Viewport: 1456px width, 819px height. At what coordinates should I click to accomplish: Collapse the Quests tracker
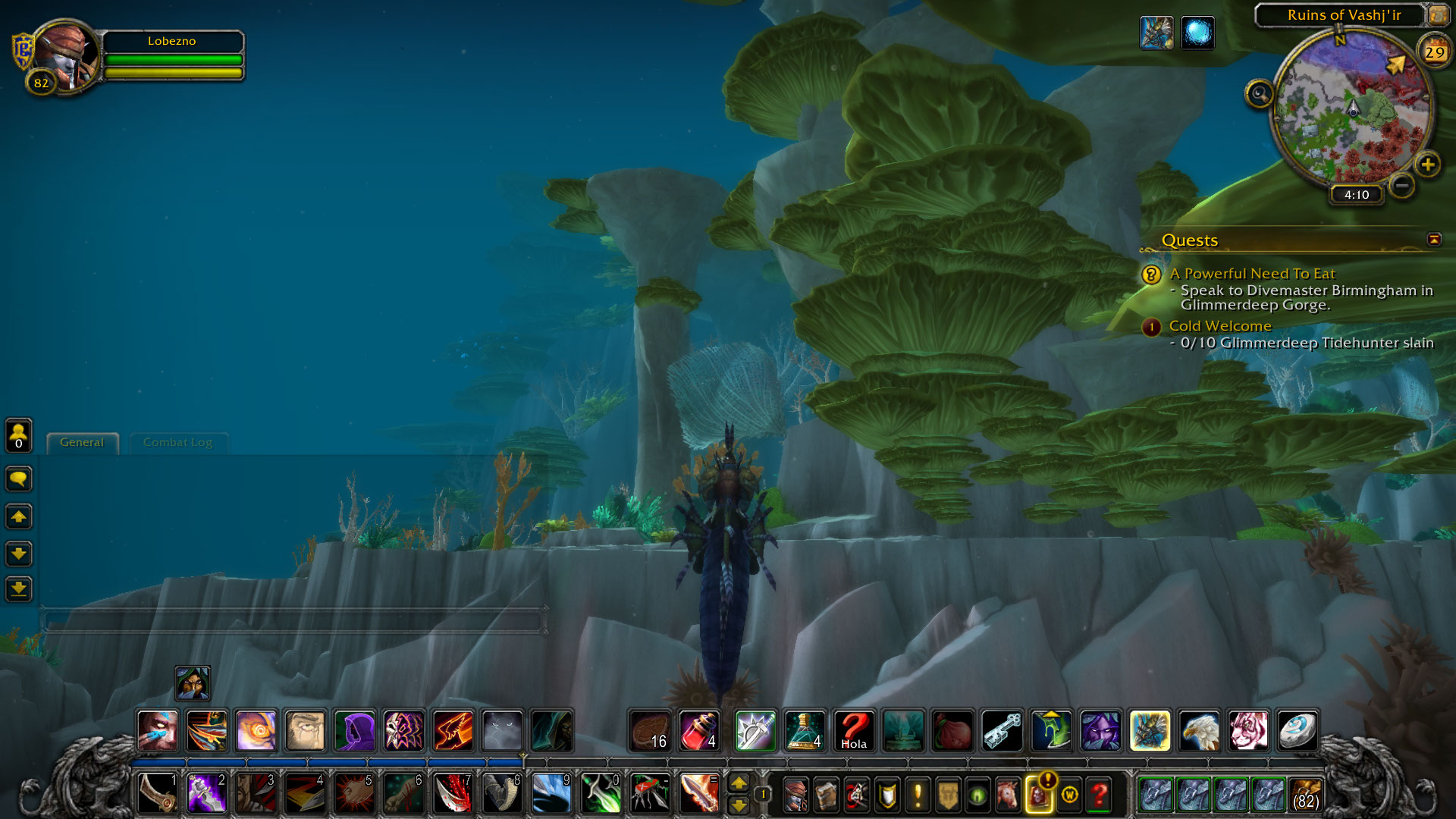(1433, 240)
